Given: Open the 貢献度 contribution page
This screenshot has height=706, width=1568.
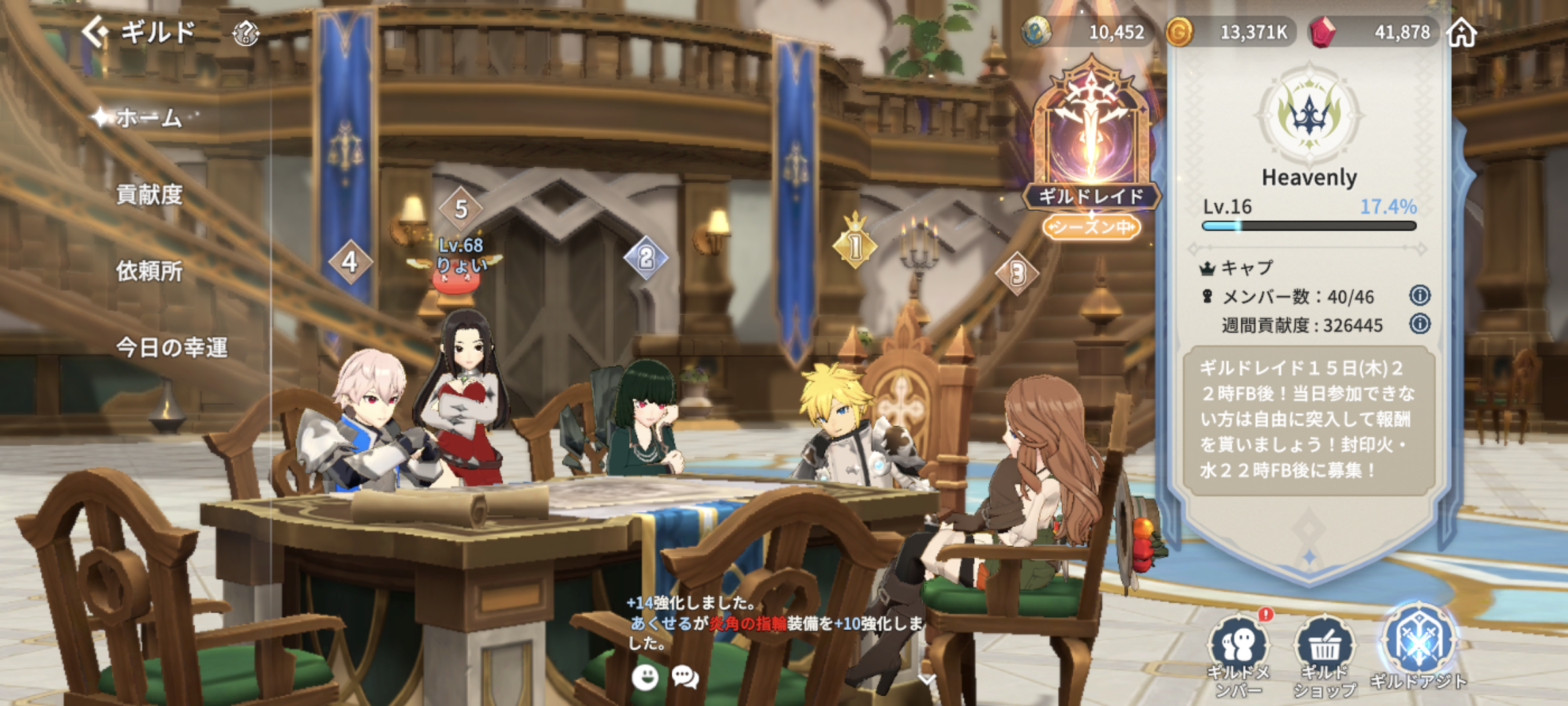Looking at the screenshot, I should tap(149, 194).
